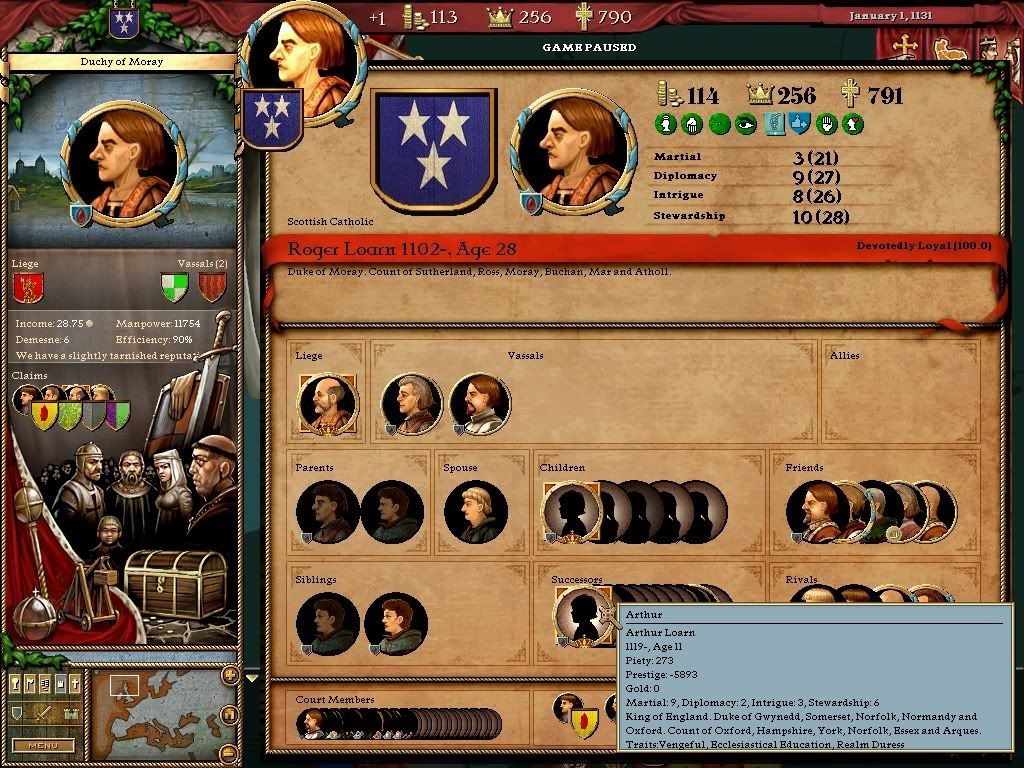Screen dimensions: 1024x768
Task: Click the castle icon above Menu
Action: point(71,714)
